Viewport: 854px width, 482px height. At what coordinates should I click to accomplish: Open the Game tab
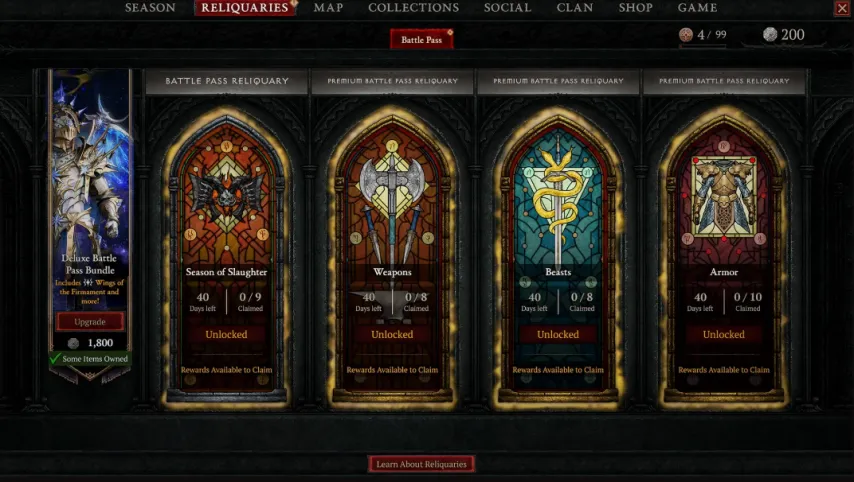tap(697, 8)
